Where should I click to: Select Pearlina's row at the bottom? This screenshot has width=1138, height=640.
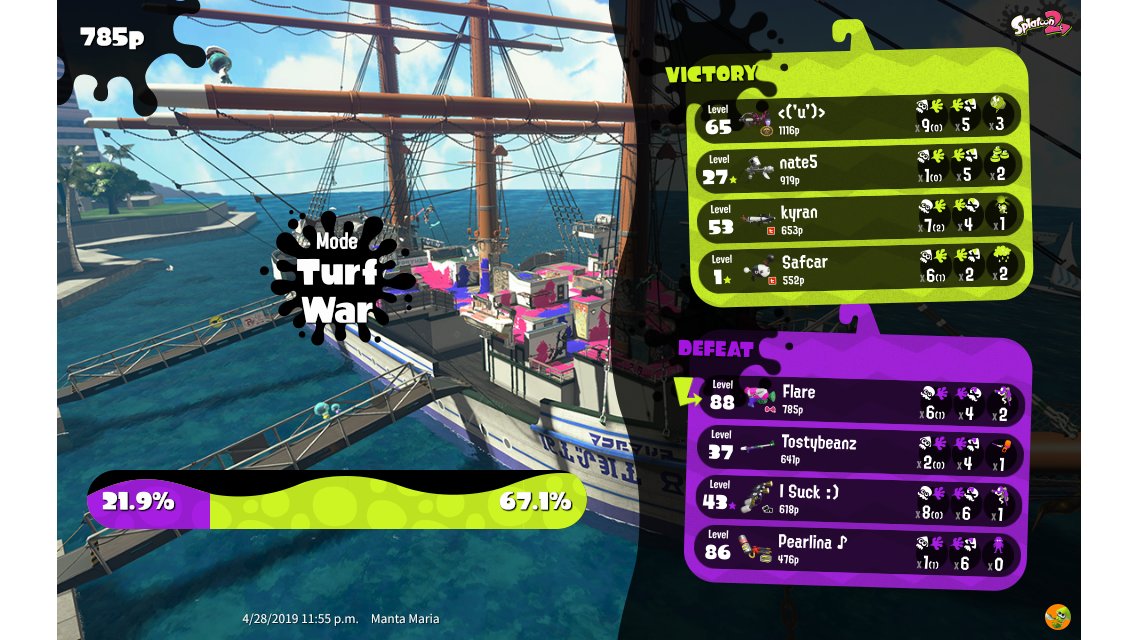[x=858, y=550]
